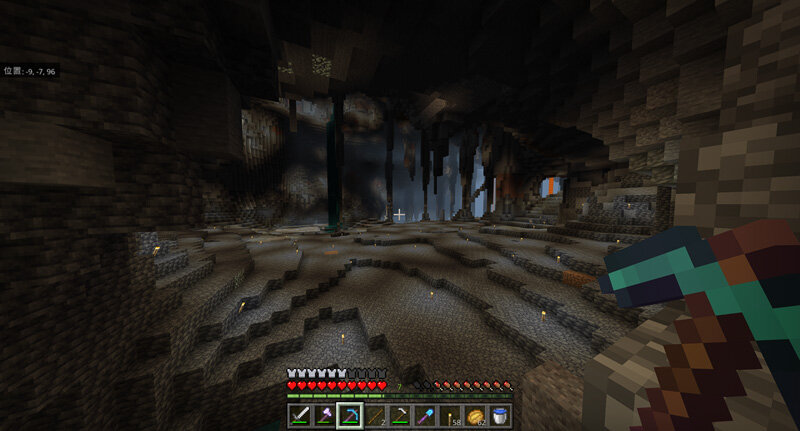Select the water bucket hotbar slot

[499, 414]
